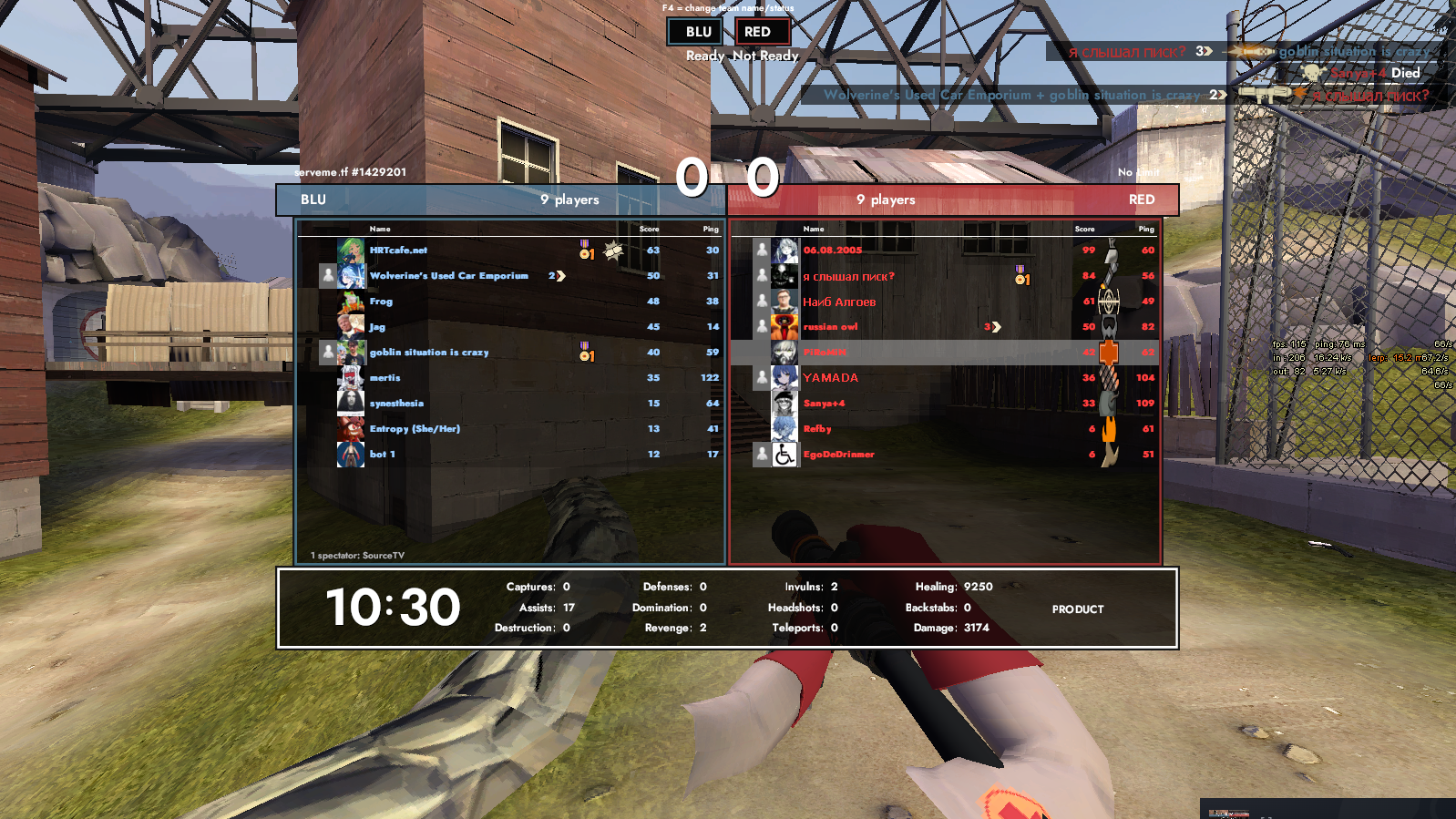The image size is (1456, 819).
Task: Select the Refby player row
Action: click(x=817, y=429)
